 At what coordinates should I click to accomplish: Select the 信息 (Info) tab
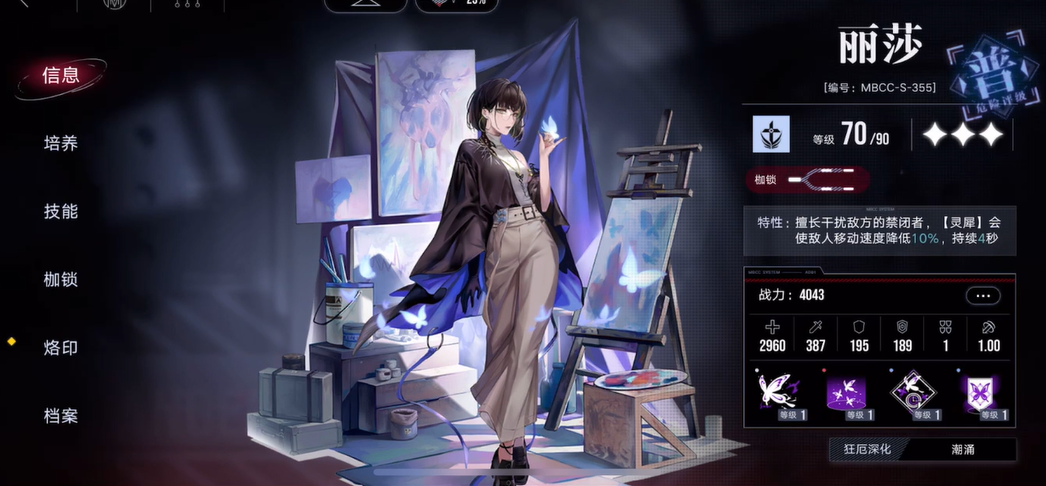pyautogui.click(x=60, y=75)
